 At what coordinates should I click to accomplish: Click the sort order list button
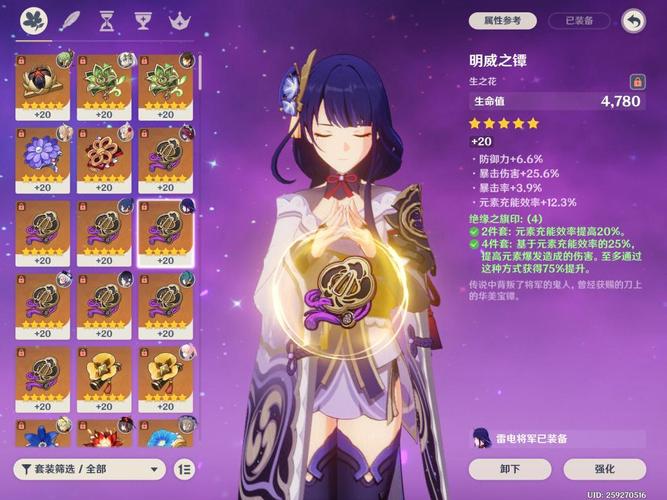point(184,468)
